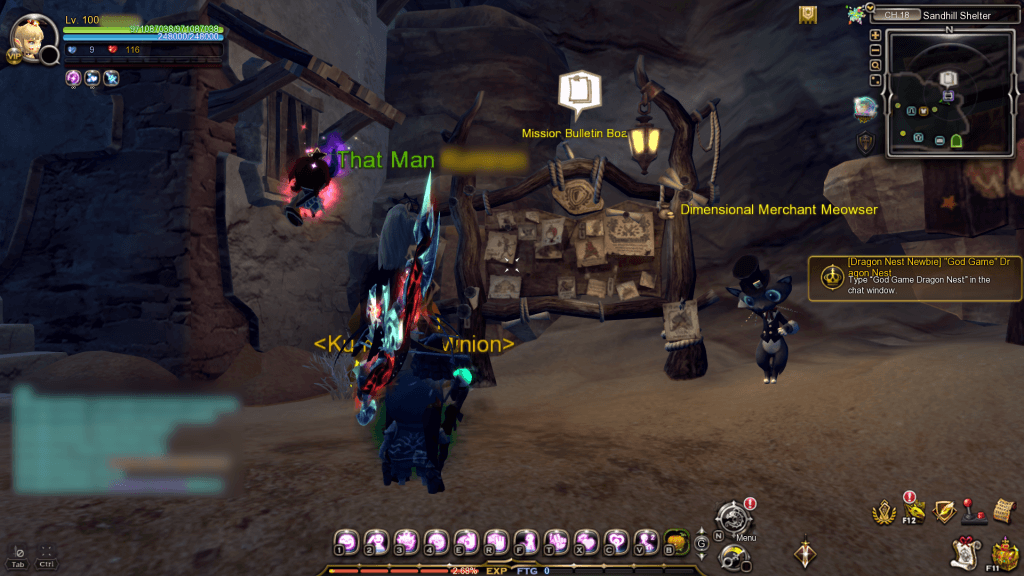Trigger the skill in hotbar slot 1
1024x576 pixels.
346,540
